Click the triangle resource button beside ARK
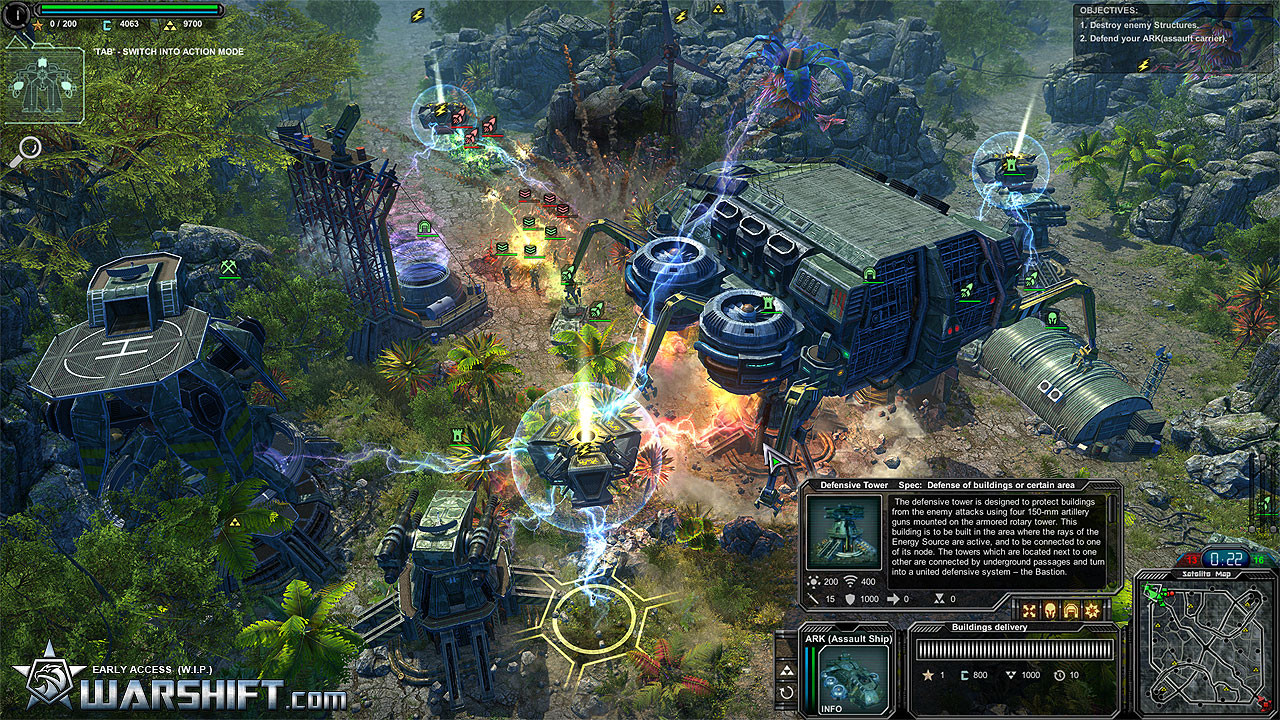The width and height of the screenshot is (1280, 720). (x=787, y=669)
